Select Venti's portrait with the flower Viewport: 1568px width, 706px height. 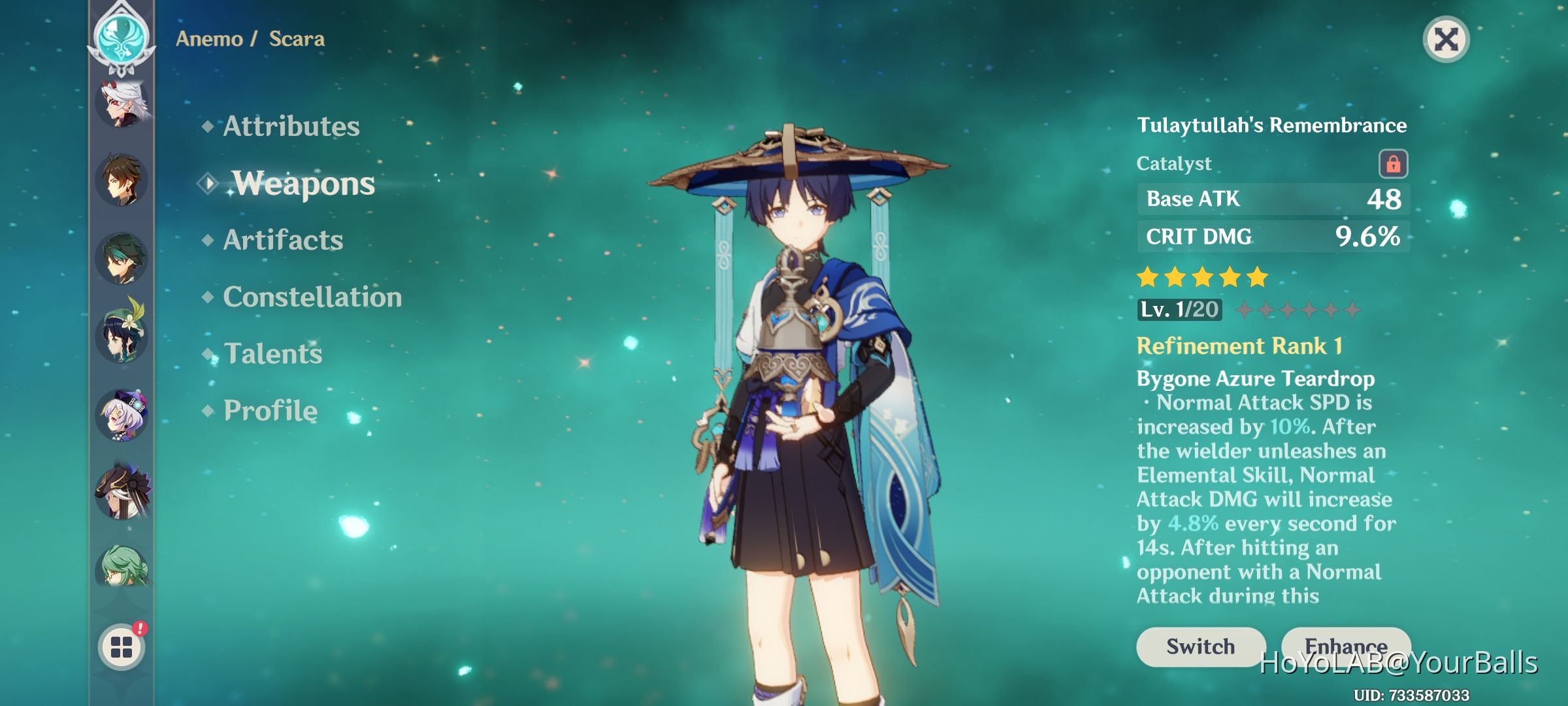click(x=123, y=337)
